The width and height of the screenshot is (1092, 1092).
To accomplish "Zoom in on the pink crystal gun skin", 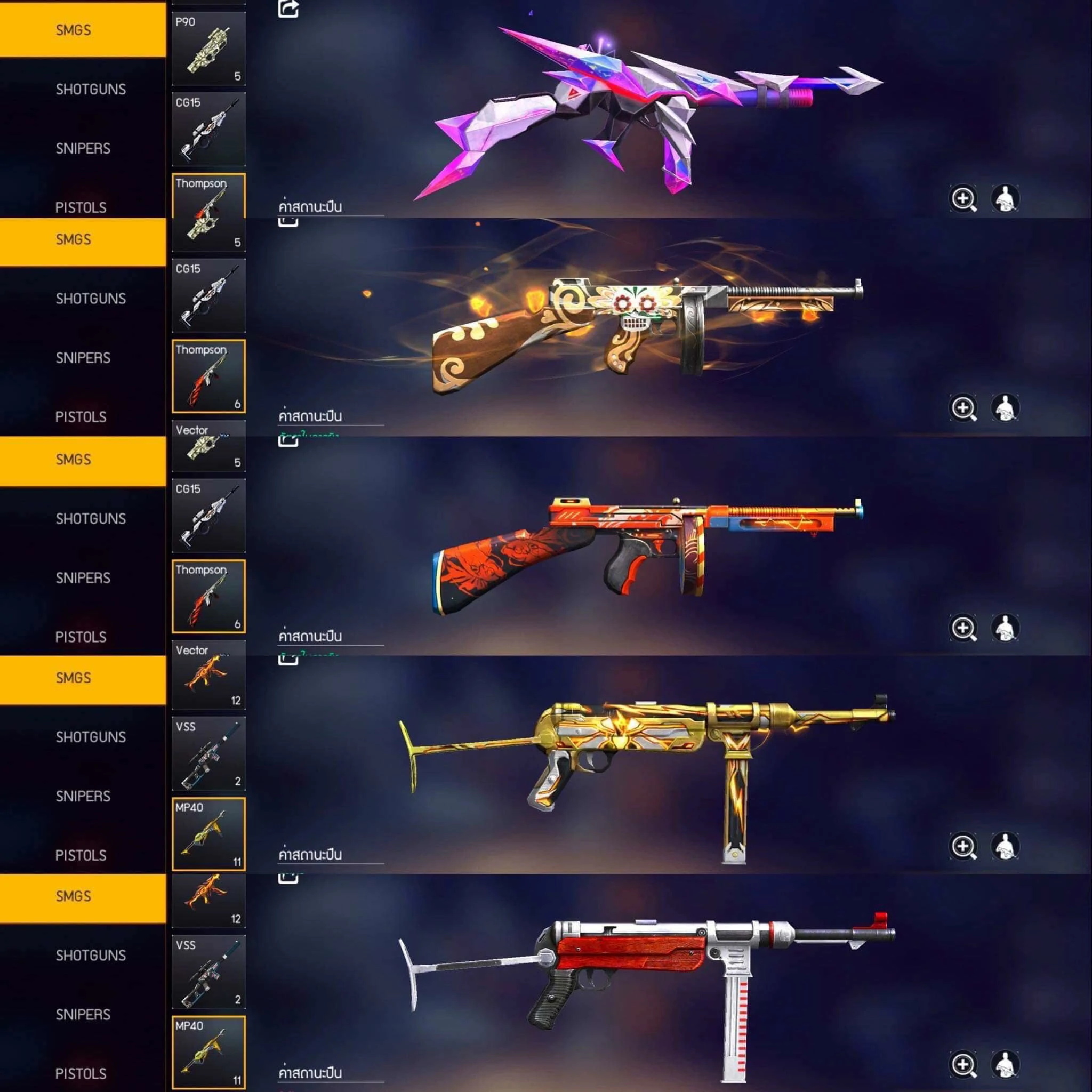I will click(963, 199).
